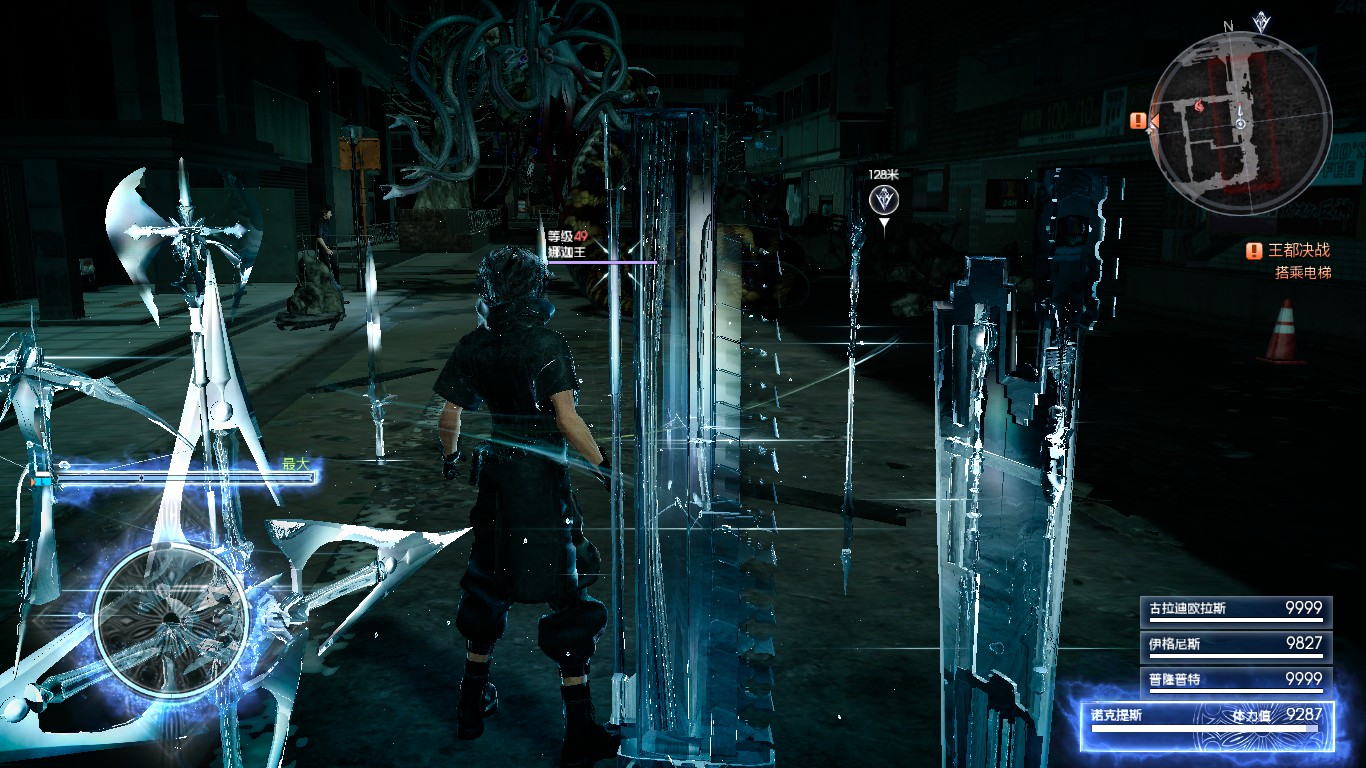1366x768 pixels.
Task: Click the N compass letter on the minimap
Action: tap(1226, 27)
